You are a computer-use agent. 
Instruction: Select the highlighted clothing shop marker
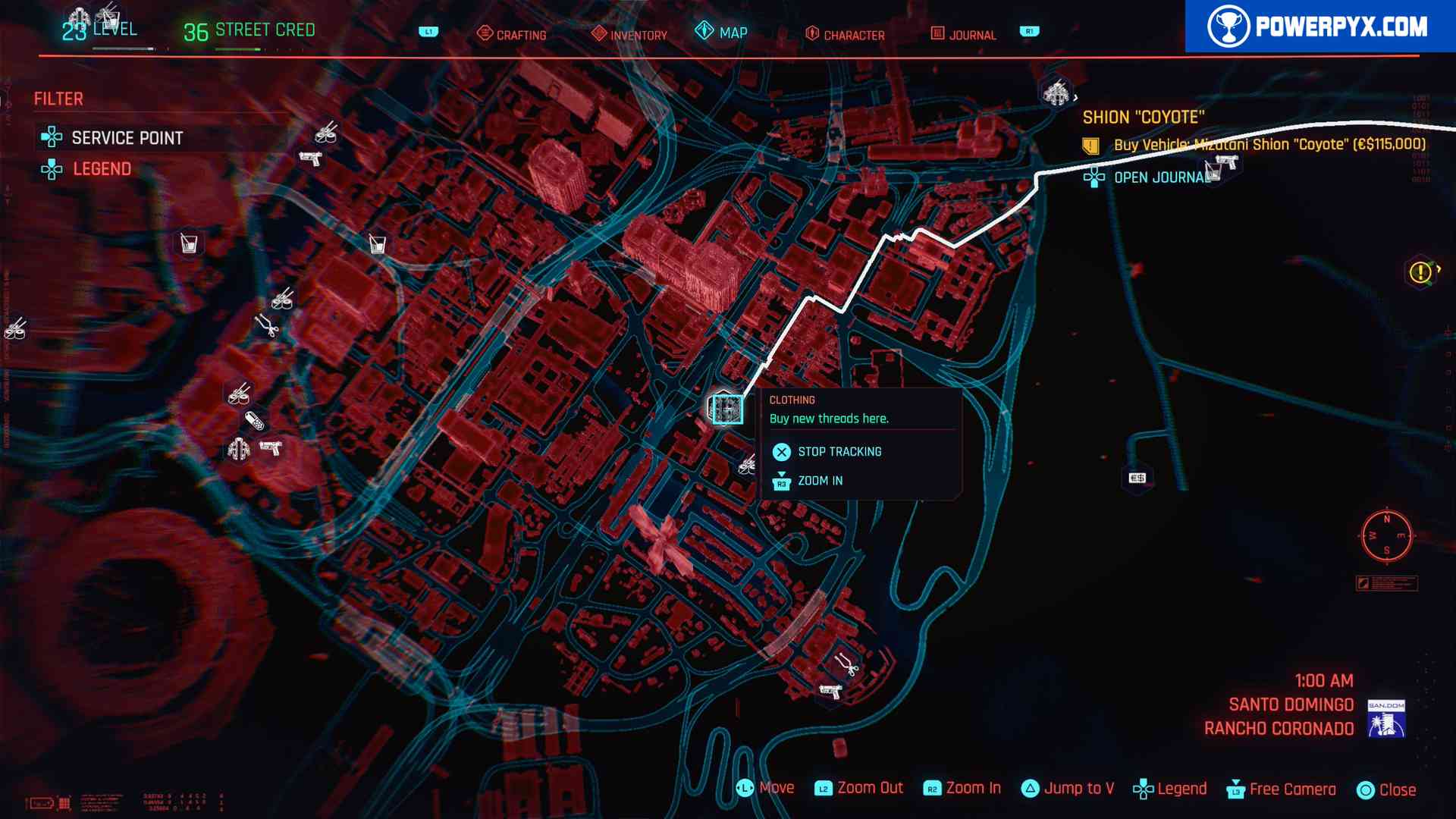(x=726, y=409)
